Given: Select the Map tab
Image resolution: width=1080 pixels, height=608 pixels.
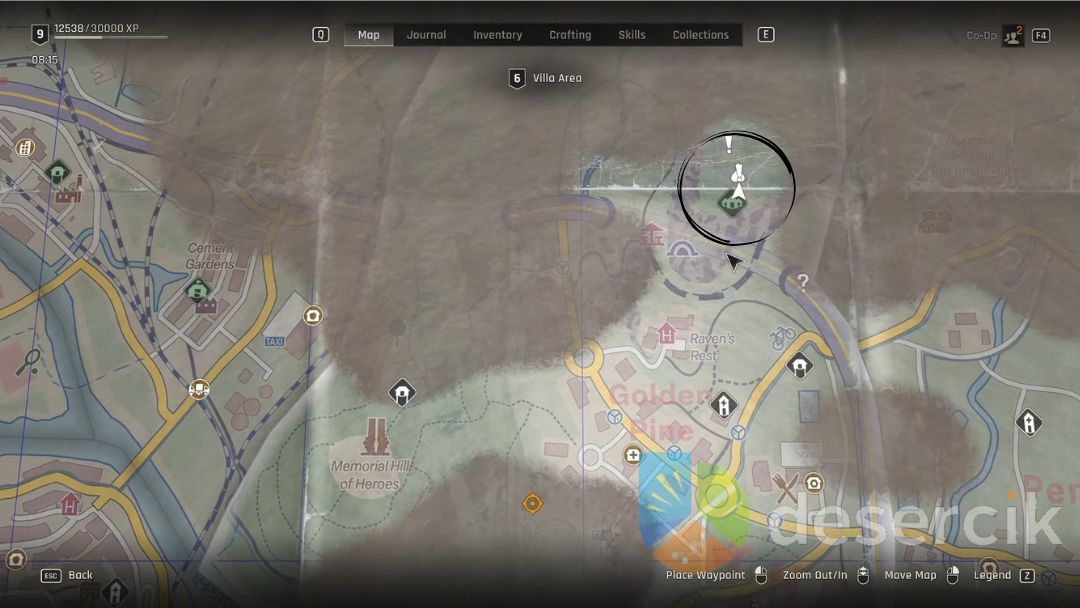Looking at the screenshot, I should 369,35.
